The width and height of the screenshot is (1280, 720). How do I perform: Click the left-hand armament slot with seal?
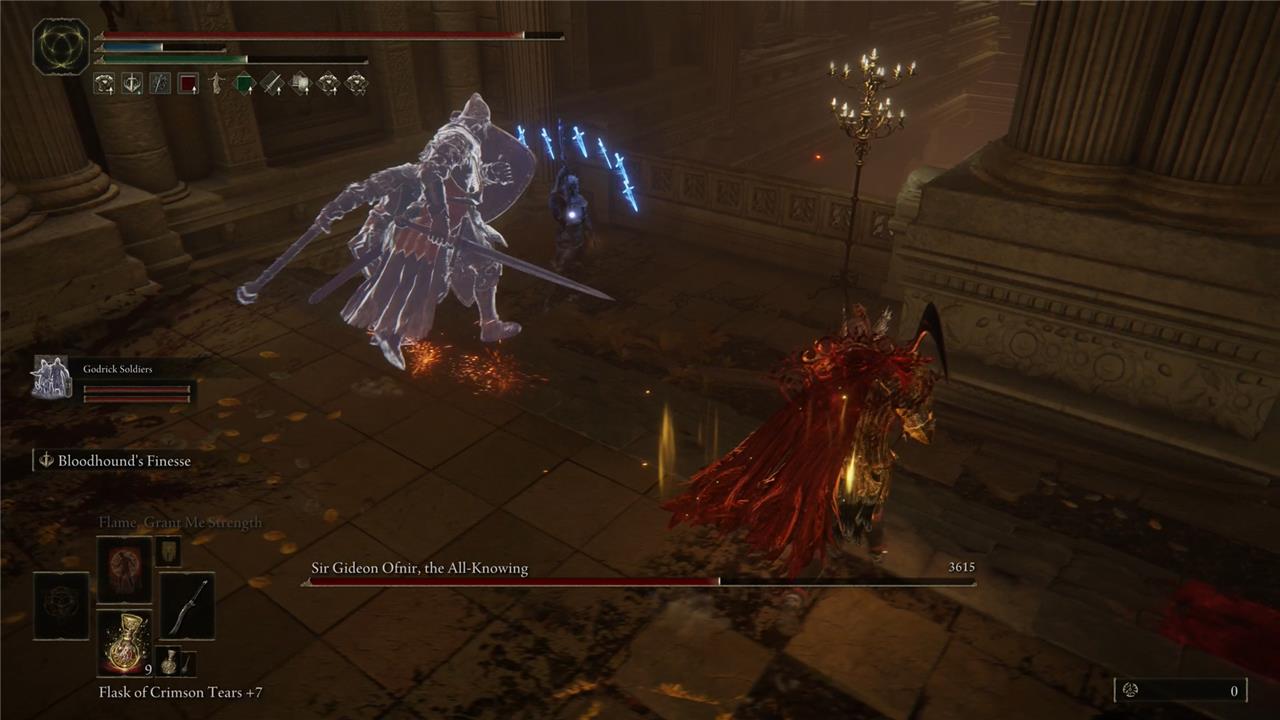(61, 606)
